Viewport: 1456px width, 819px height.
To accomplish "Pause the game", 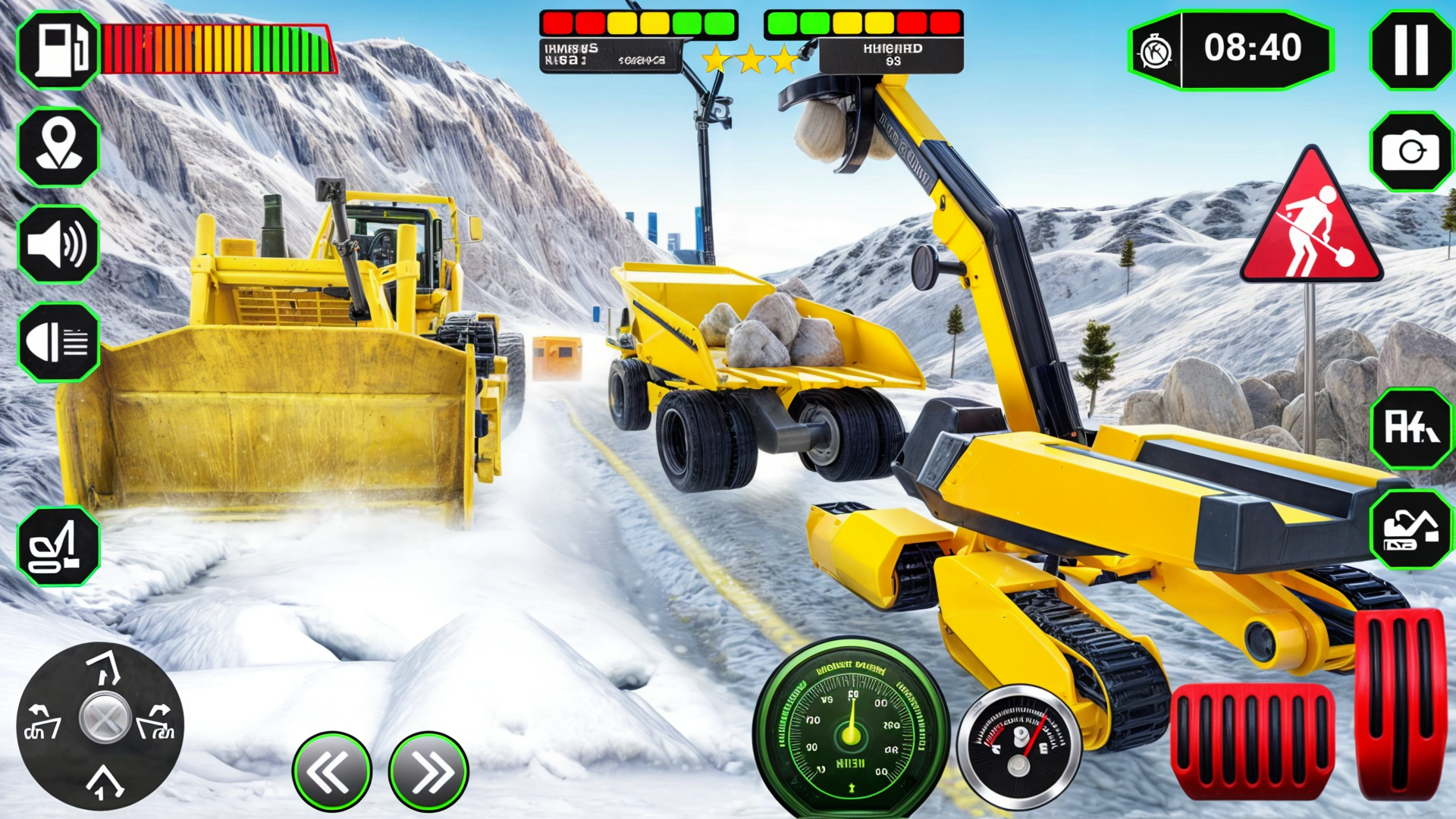I will click(1410, 49).
